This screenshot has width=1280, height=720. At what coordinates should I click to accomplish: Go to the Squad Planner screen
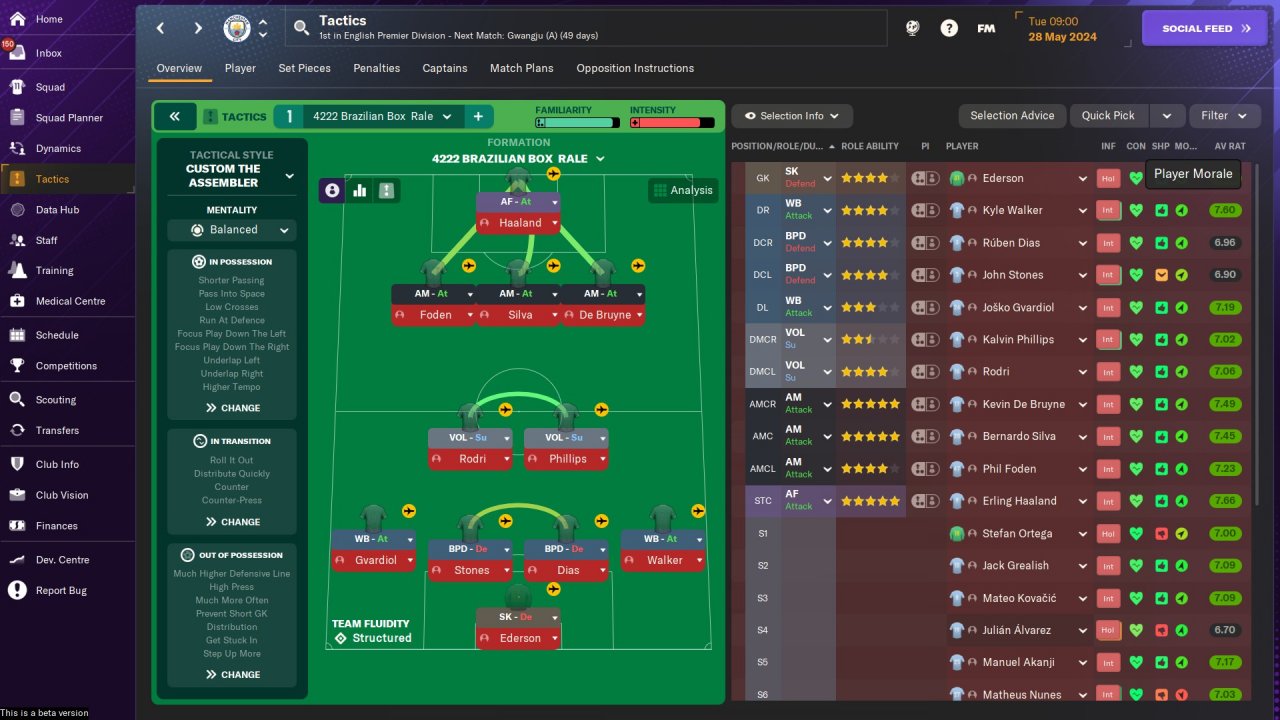(x=69, y=118)
